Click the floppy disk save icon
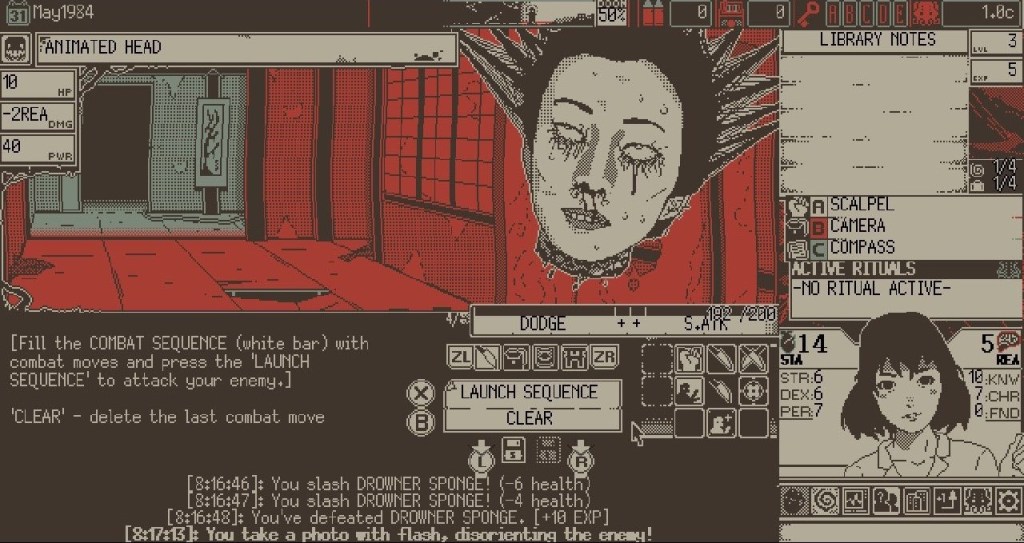Screen dimensions: 1024x543 [x=513, y=451]
